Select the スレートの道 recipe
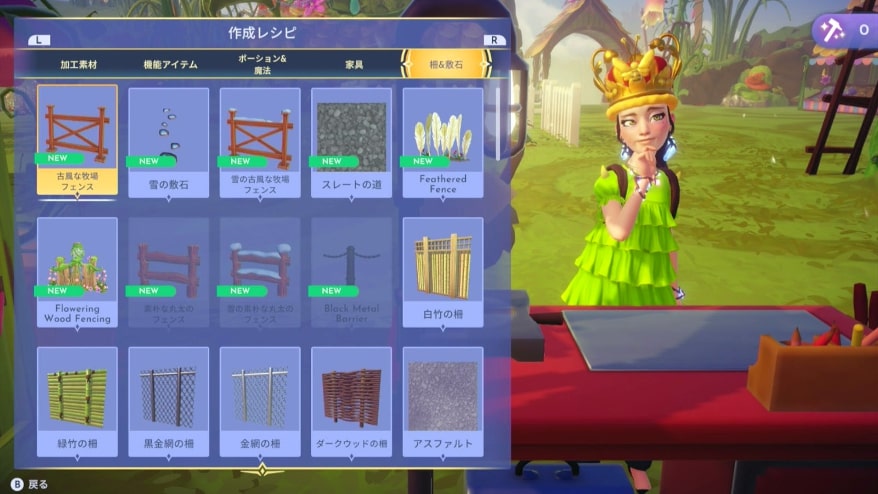878x494 pixels. pyautogui.click(x=351, y=140)
